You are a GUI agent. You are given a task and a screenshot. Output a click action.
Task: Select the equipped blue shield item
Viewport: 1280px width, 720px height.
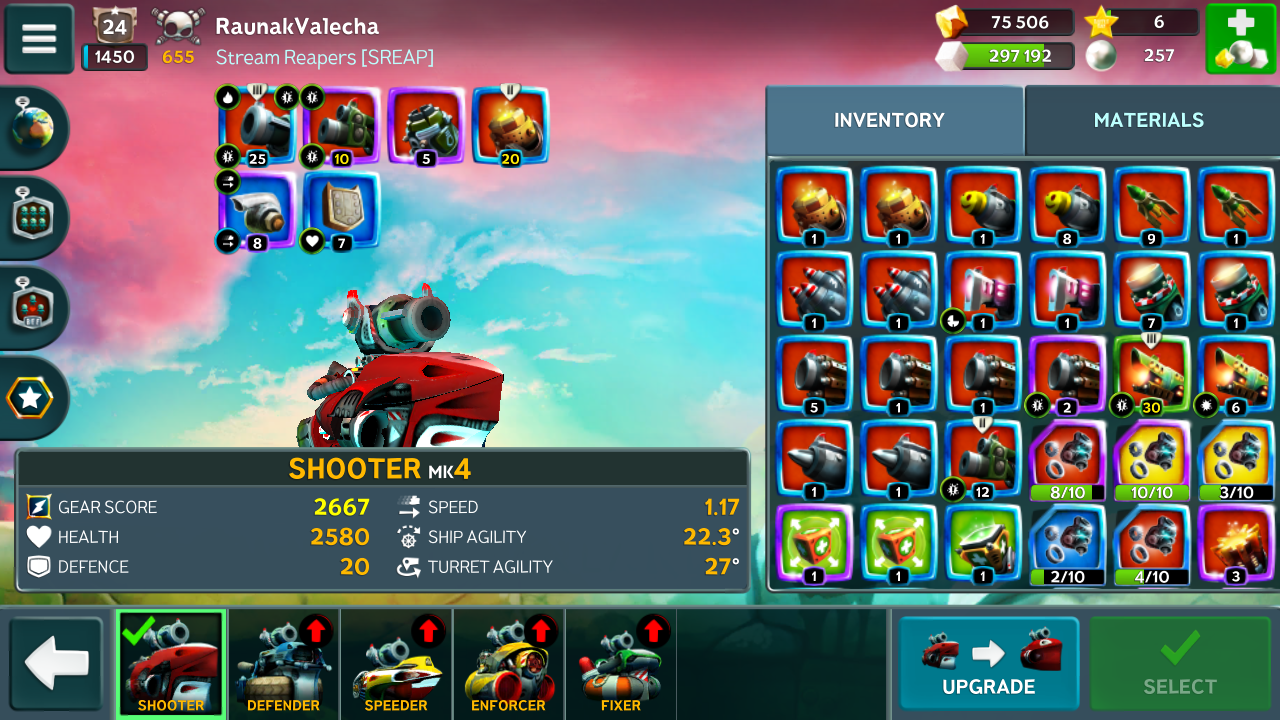(x=342, y=210)
